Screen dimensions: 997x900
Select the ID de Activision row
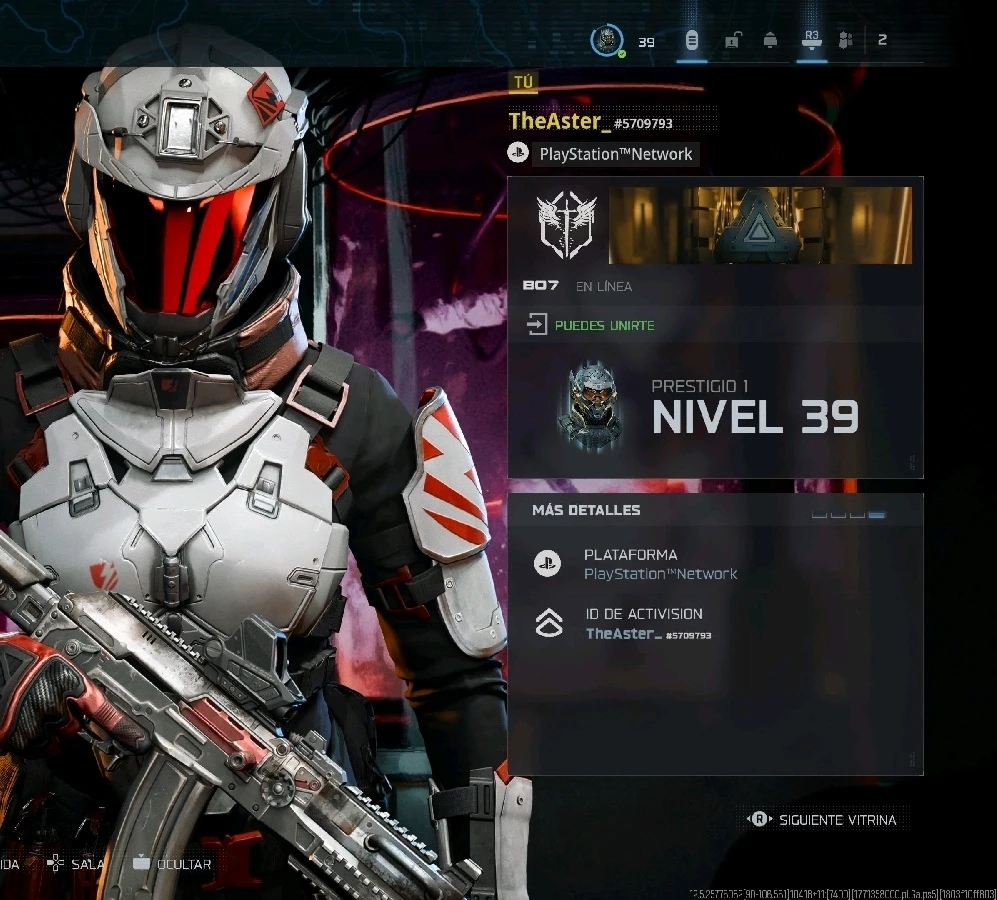click(x=647, y=623)
